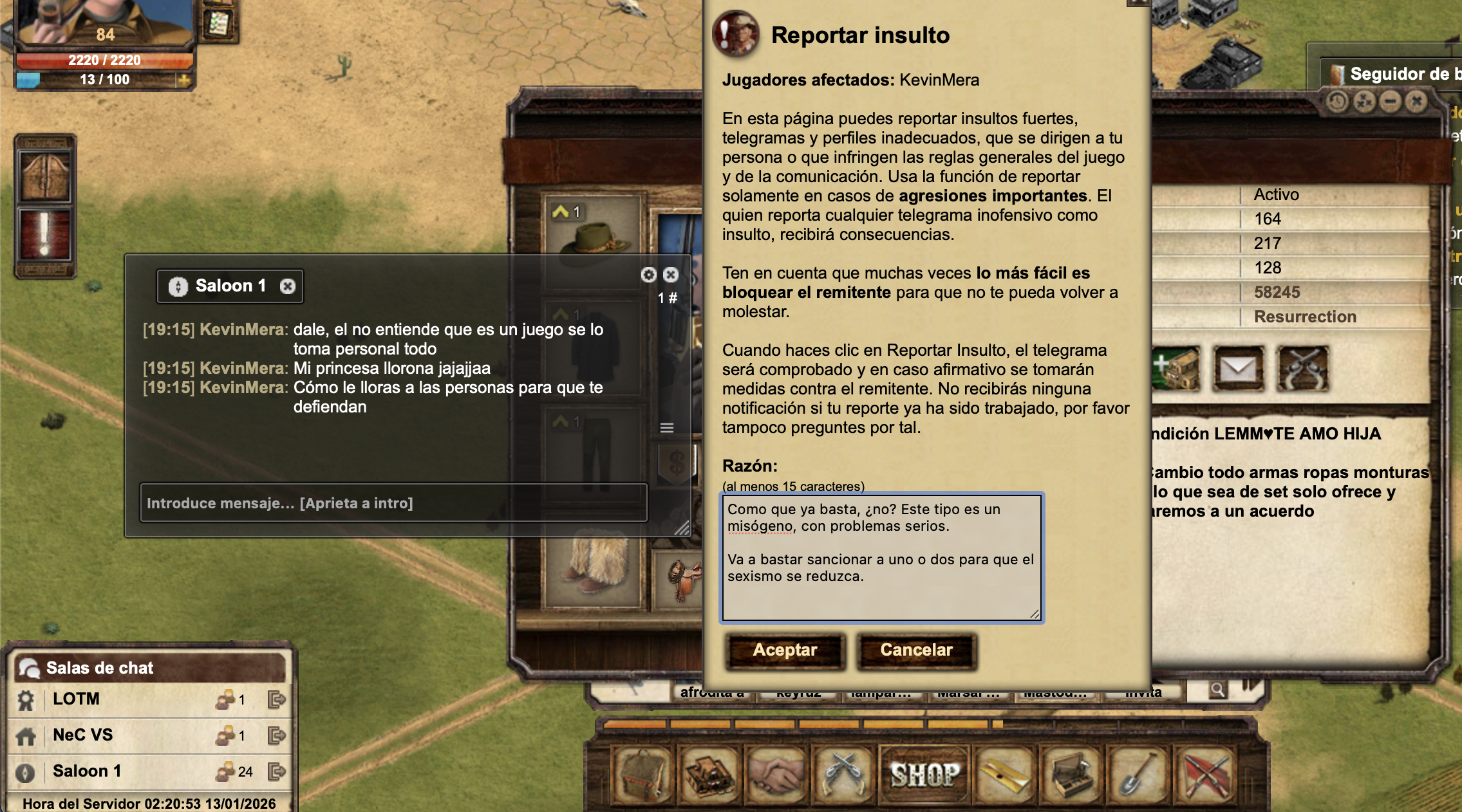
Task: Type in the chat message field
Action: tap(393, 503)
